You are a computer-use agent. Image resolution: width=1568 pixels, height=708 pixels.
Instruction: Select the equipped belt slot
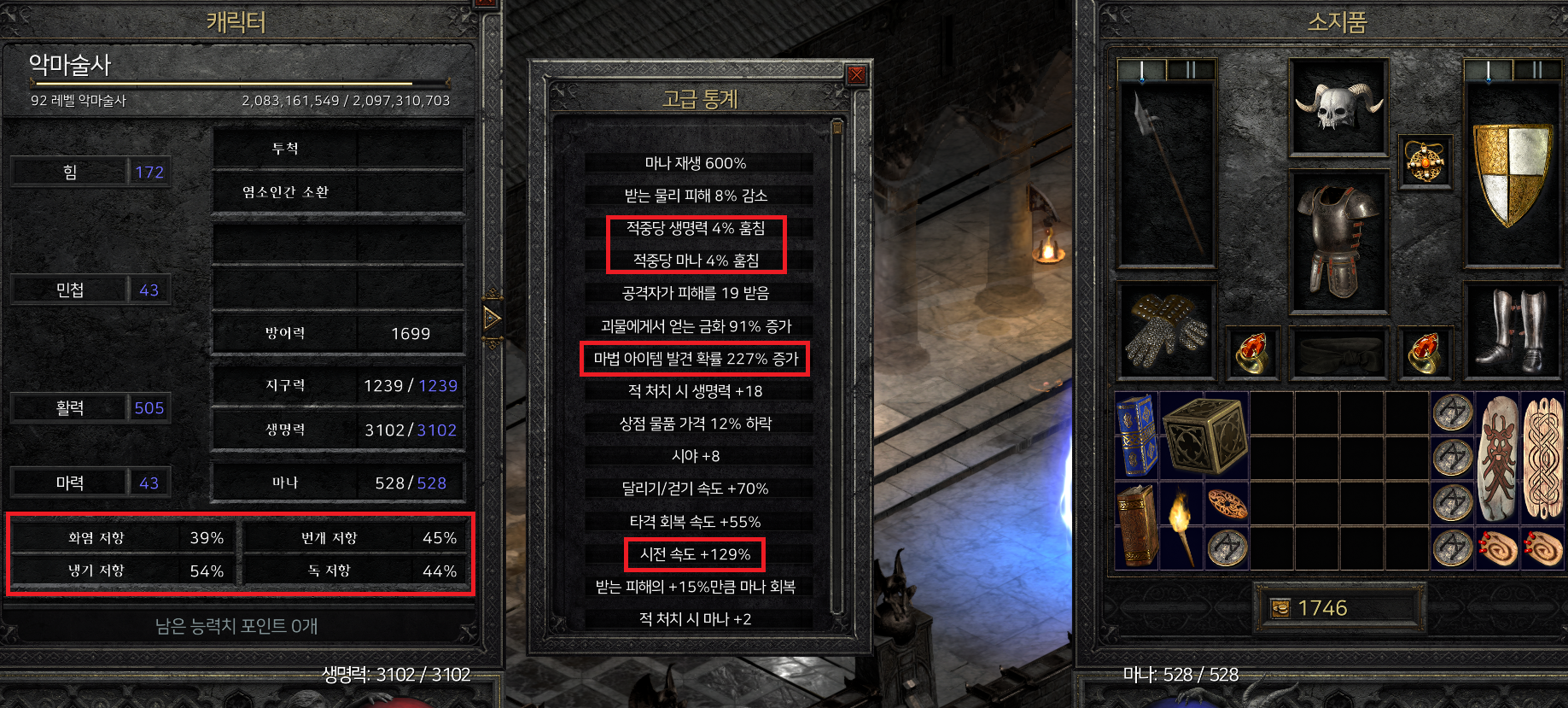[1338, 352]
